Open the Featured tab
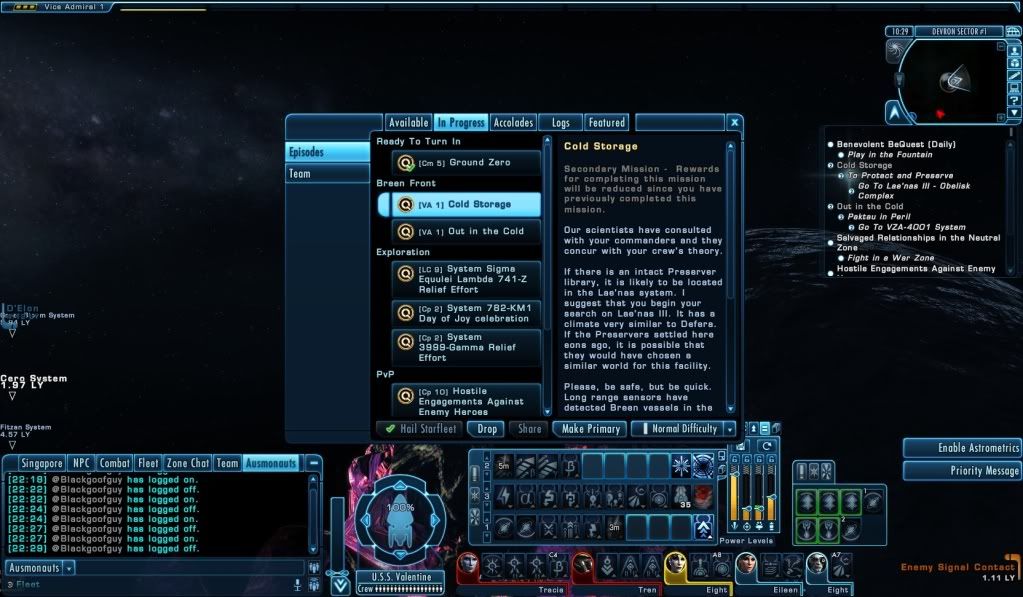 606,123
